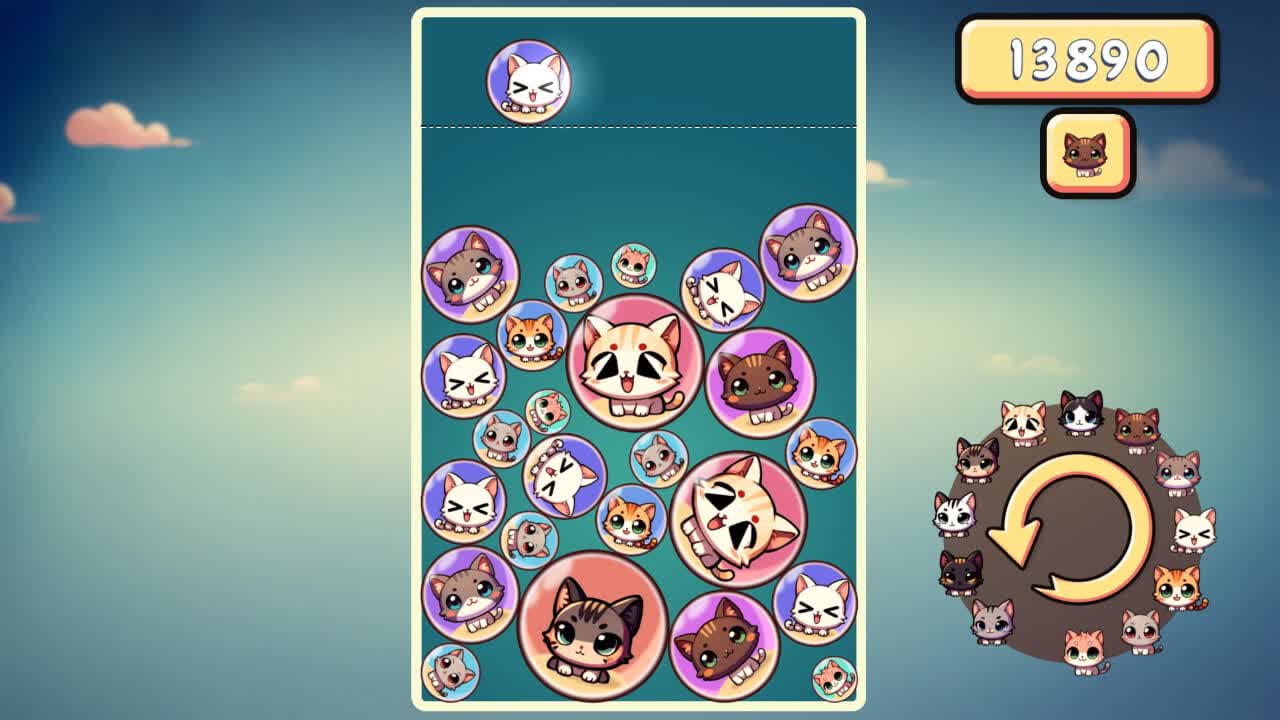Select the black-and-white cat atop the evolution circle
Viewport: 1280px width, 720px height.
tap(1081, 413)
